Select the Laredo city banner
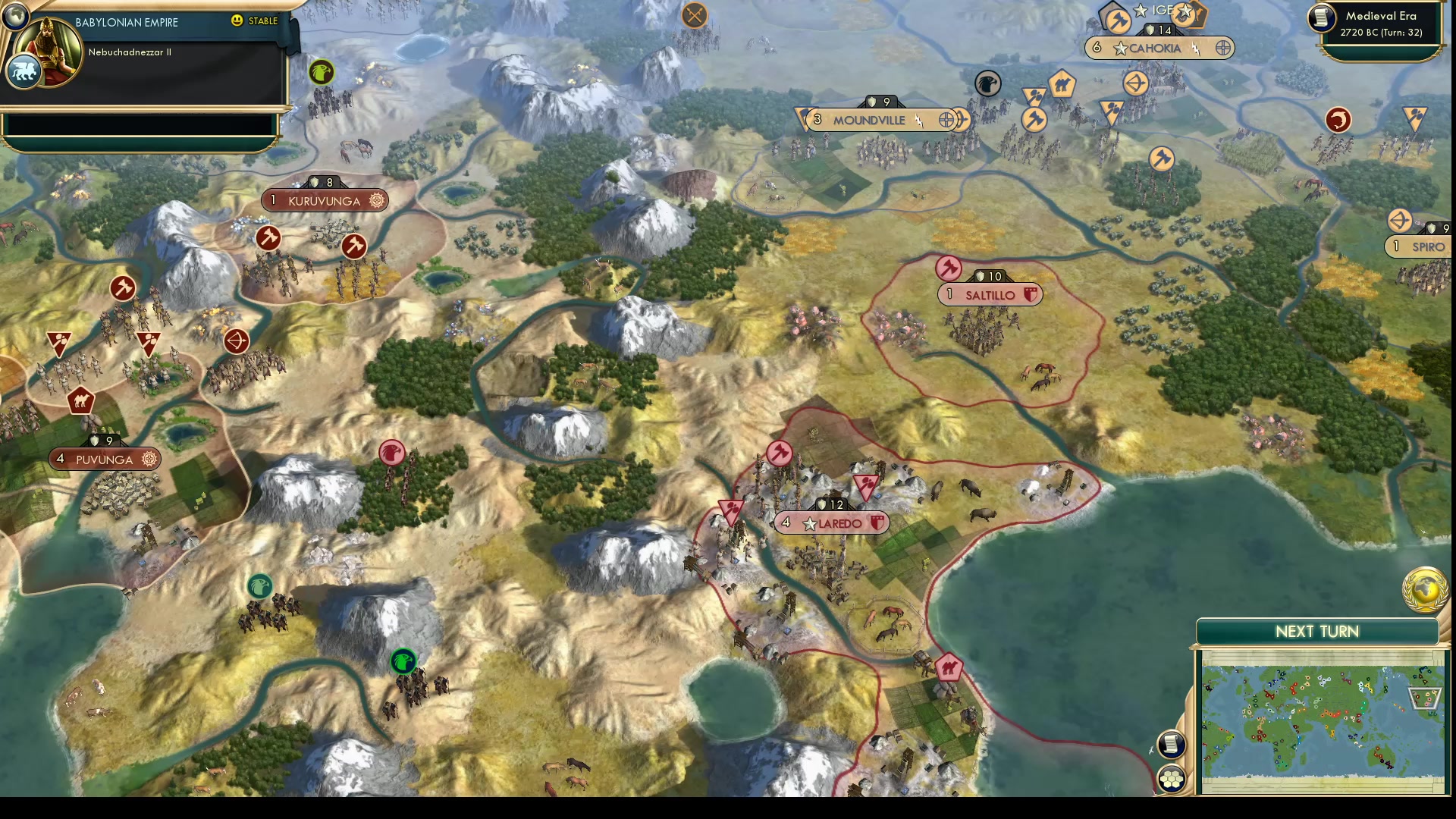Screen dimensions: 1456x819 (x=833, y=522)
